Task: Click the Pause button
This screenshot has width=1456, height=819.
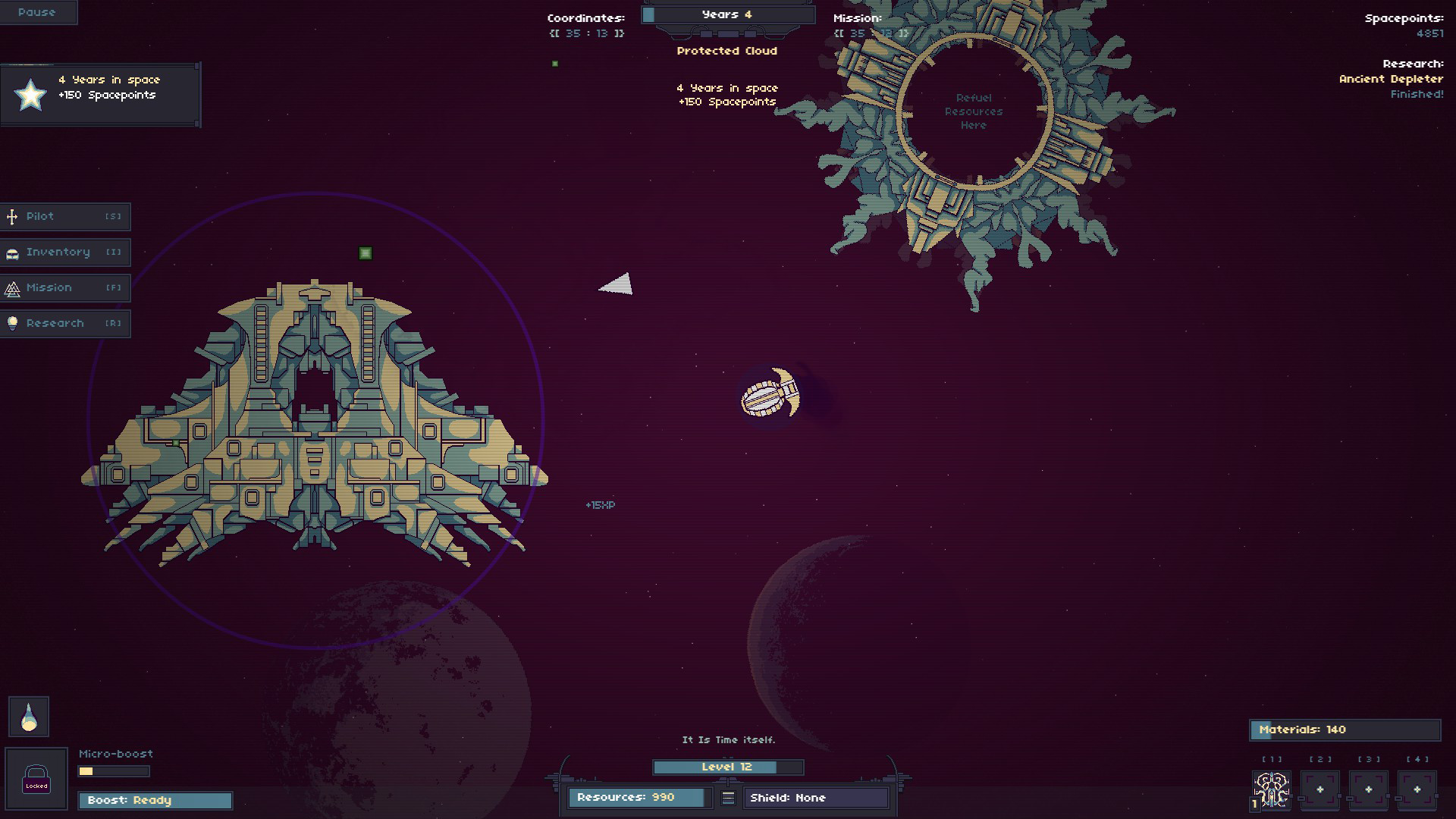Action: point(37,12)
